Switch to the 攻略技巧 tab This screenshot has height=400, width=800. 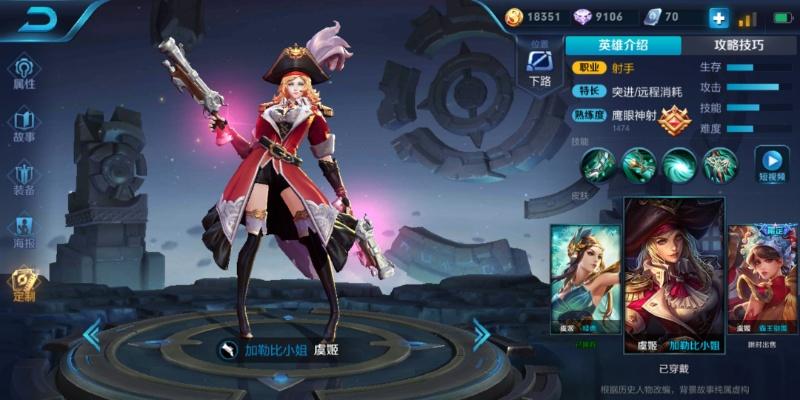click(739, 45)
